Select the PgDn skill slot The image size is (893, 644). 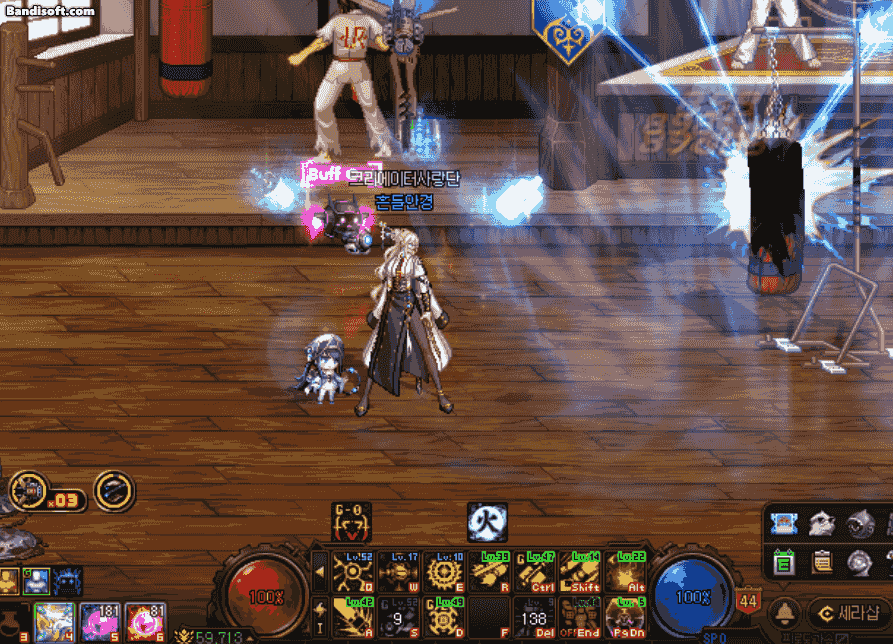point(626,617)
